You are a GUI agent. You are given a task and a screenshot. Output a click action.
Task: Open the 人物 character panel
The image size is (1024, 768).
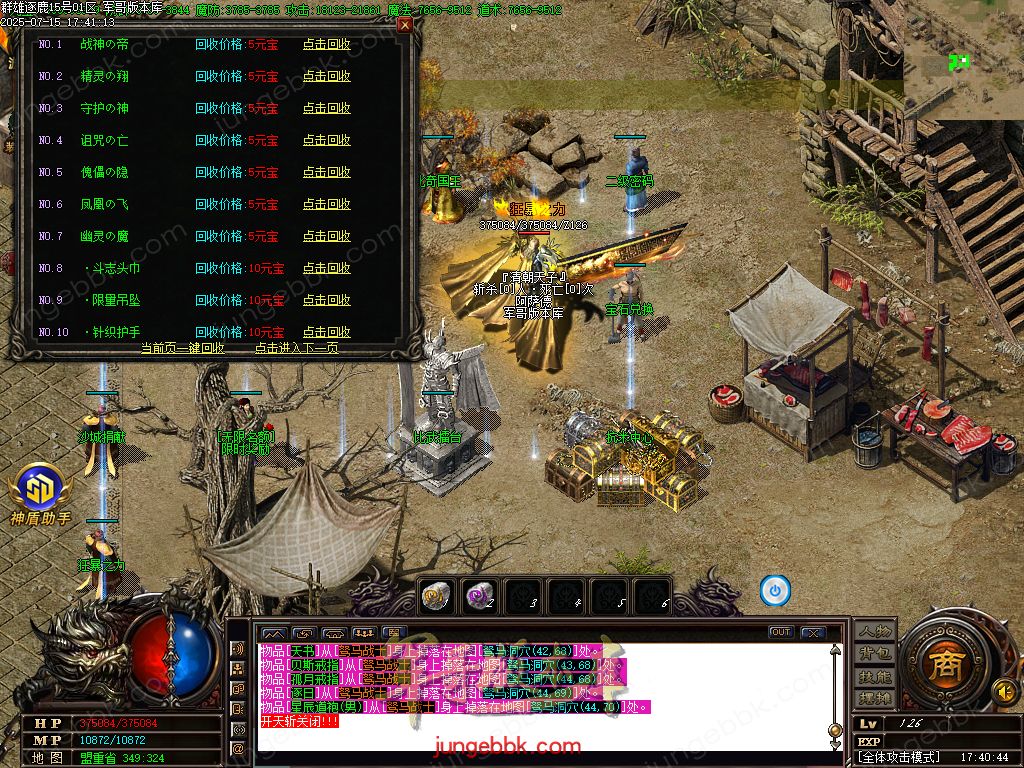point(874,631)
